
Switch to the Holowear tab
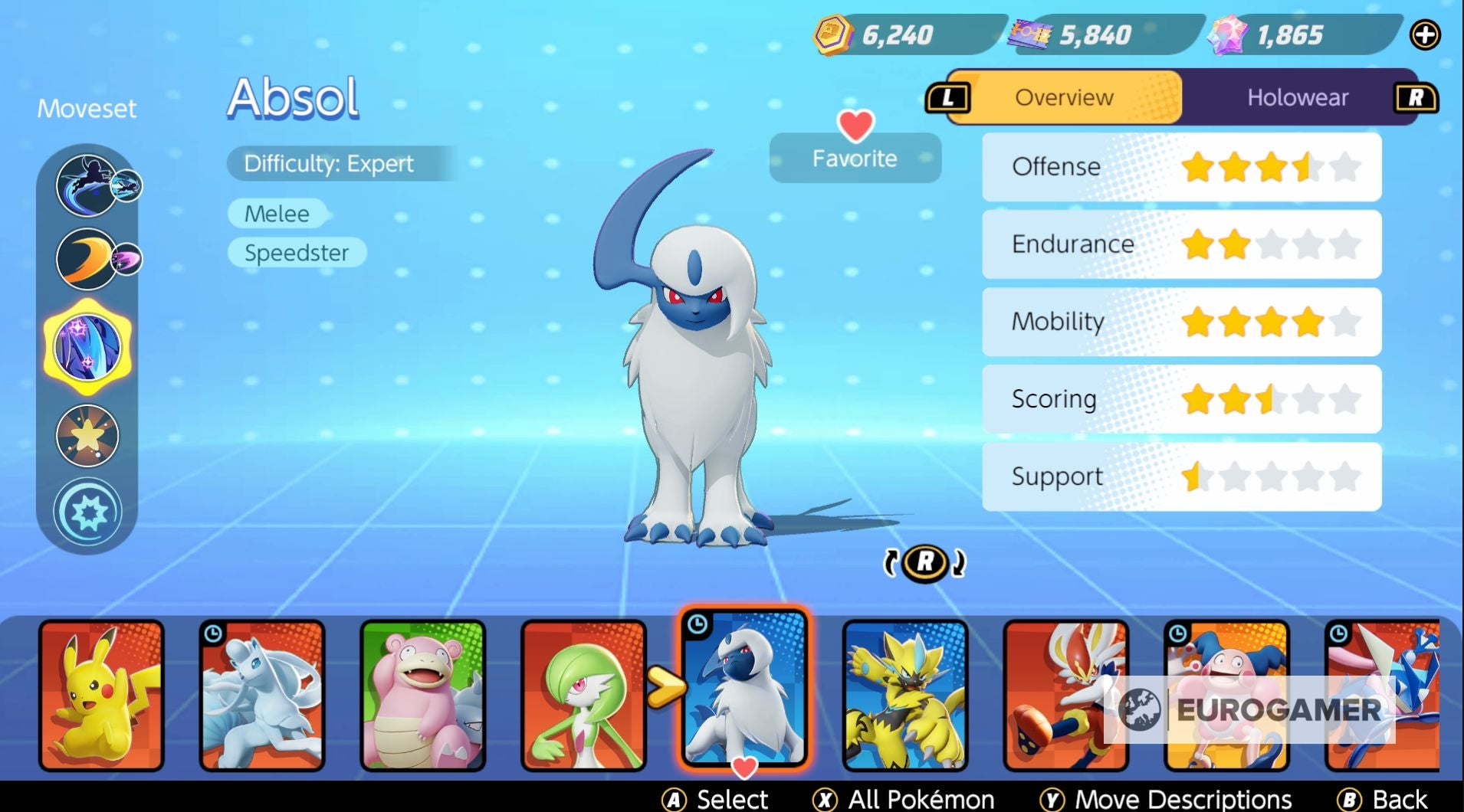click(1298, 97)
